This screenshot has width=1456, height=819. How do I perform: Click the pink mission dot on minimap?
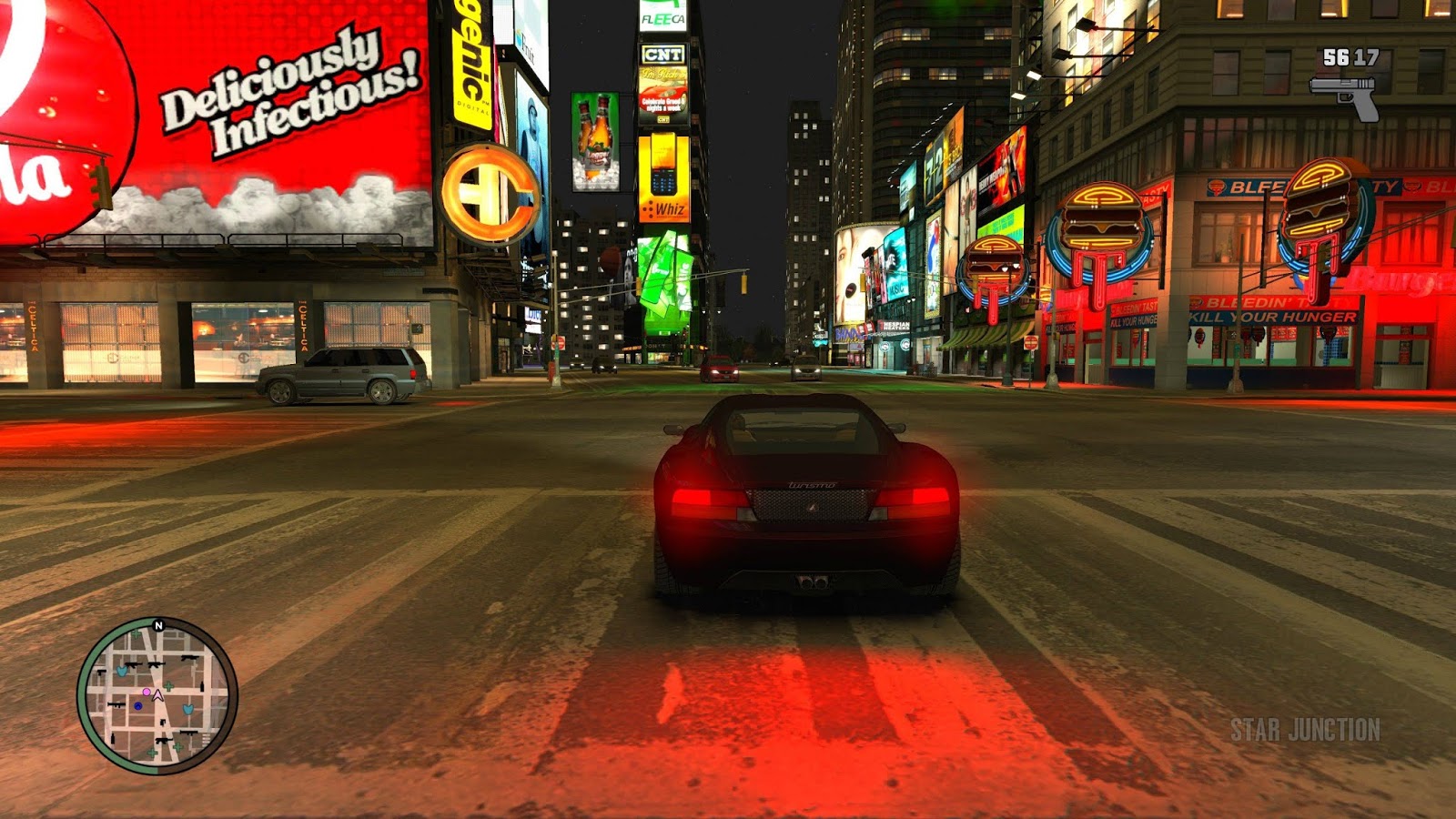point(147,692)
